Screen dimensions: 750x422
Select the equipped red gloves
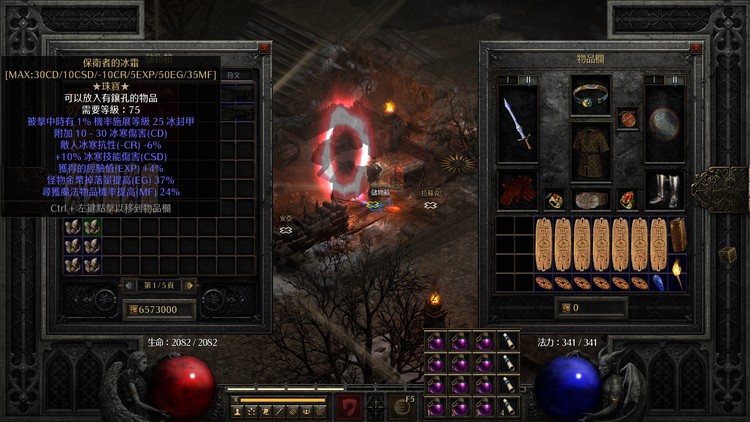point(516,190)
